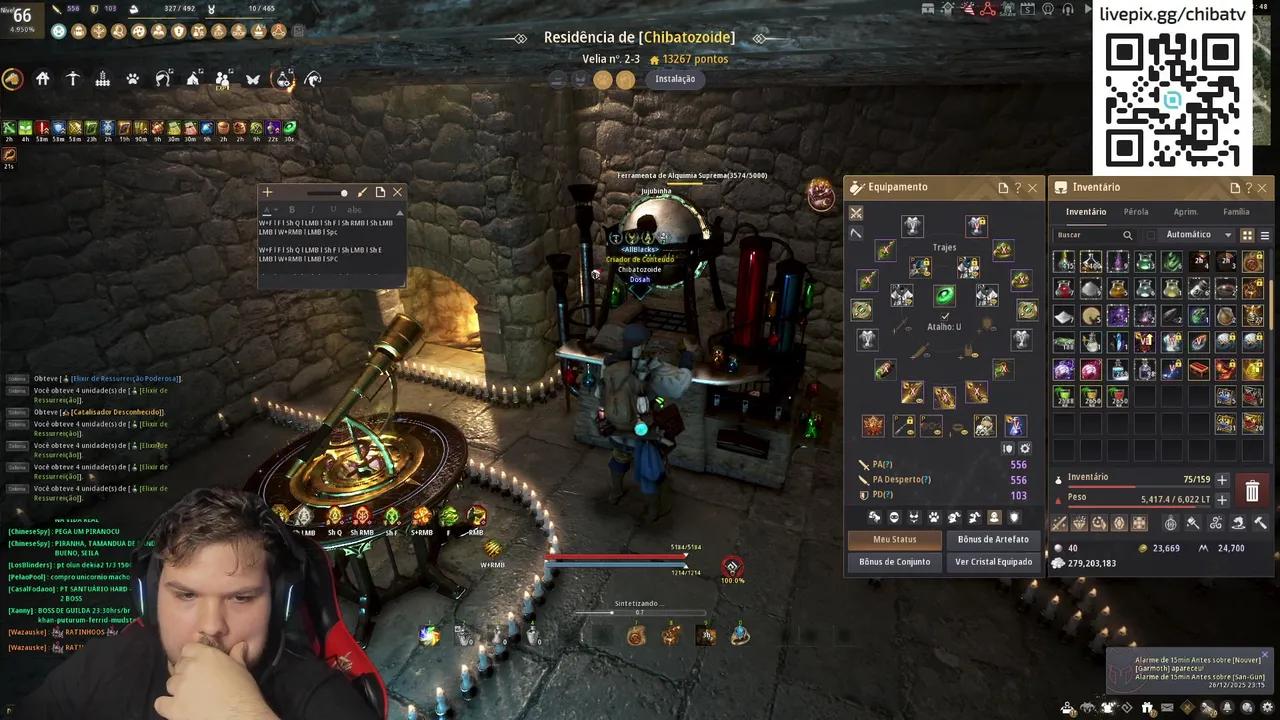Close the notepad memo window
This screenshot has width=1280, height=720.
coord(397,192)
